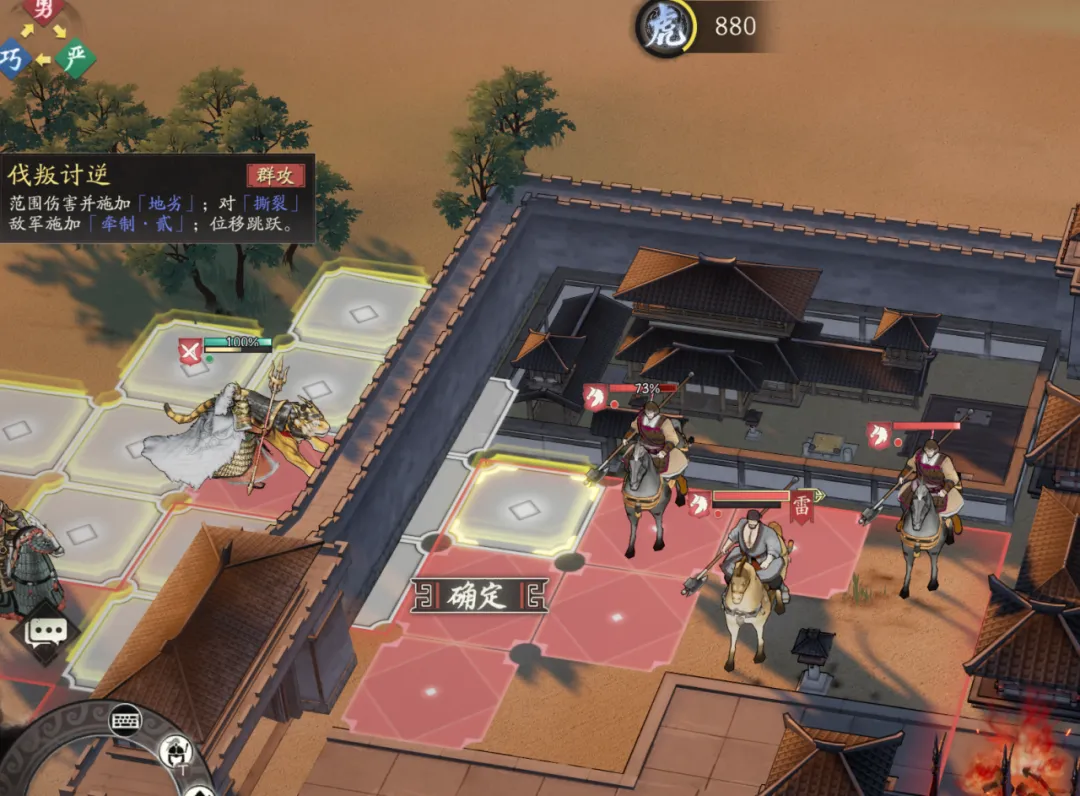Open the keyboard icon on the wheel
The image size is (1080, 796).
point(124,720)
